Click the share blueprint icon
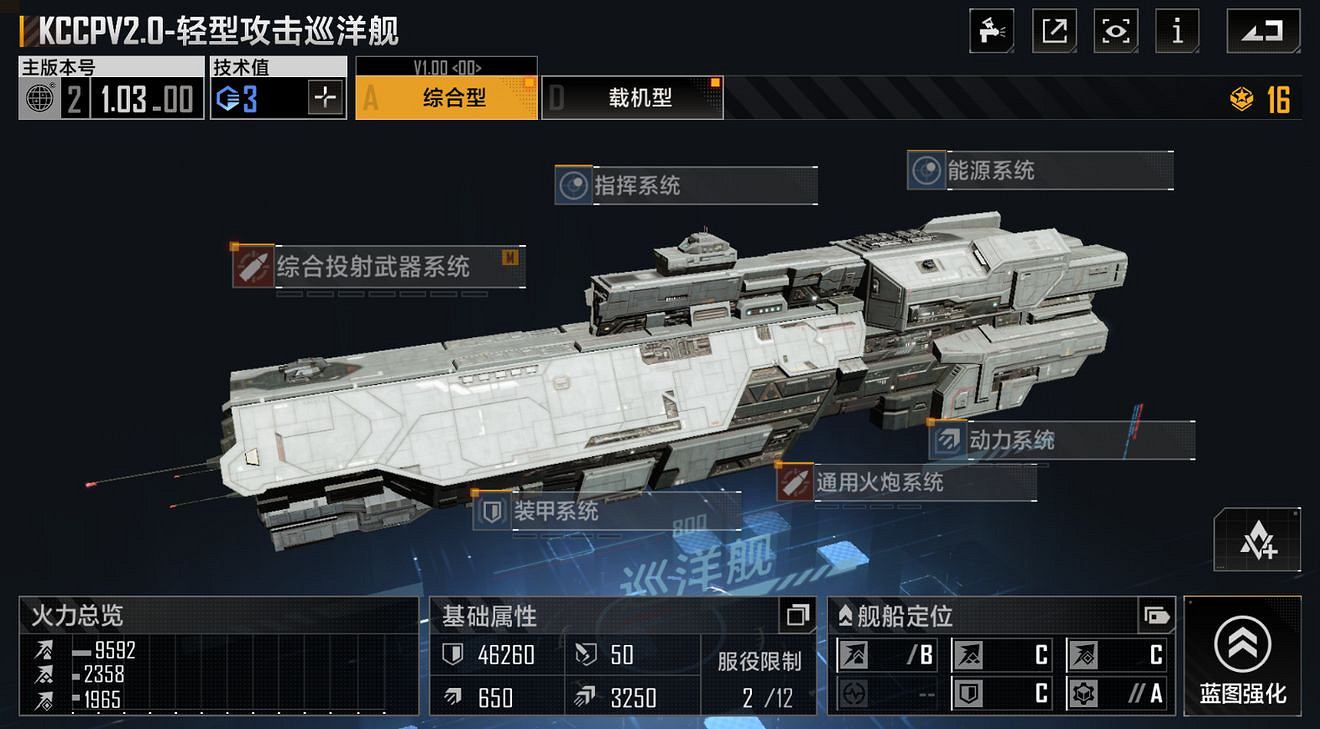The height and width of the screenshot is (729, 1320). click(x=1054, y=30)
